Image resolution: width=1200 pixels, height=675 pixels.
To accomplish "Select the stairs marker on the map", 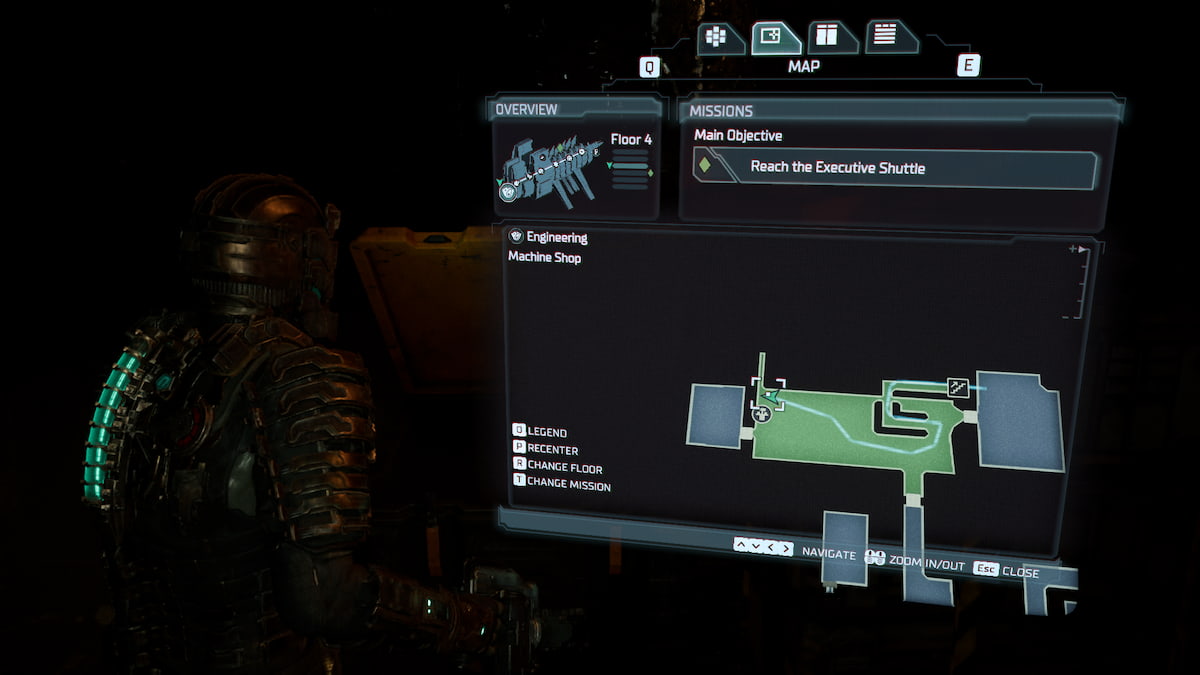I will tap(958, 387).
